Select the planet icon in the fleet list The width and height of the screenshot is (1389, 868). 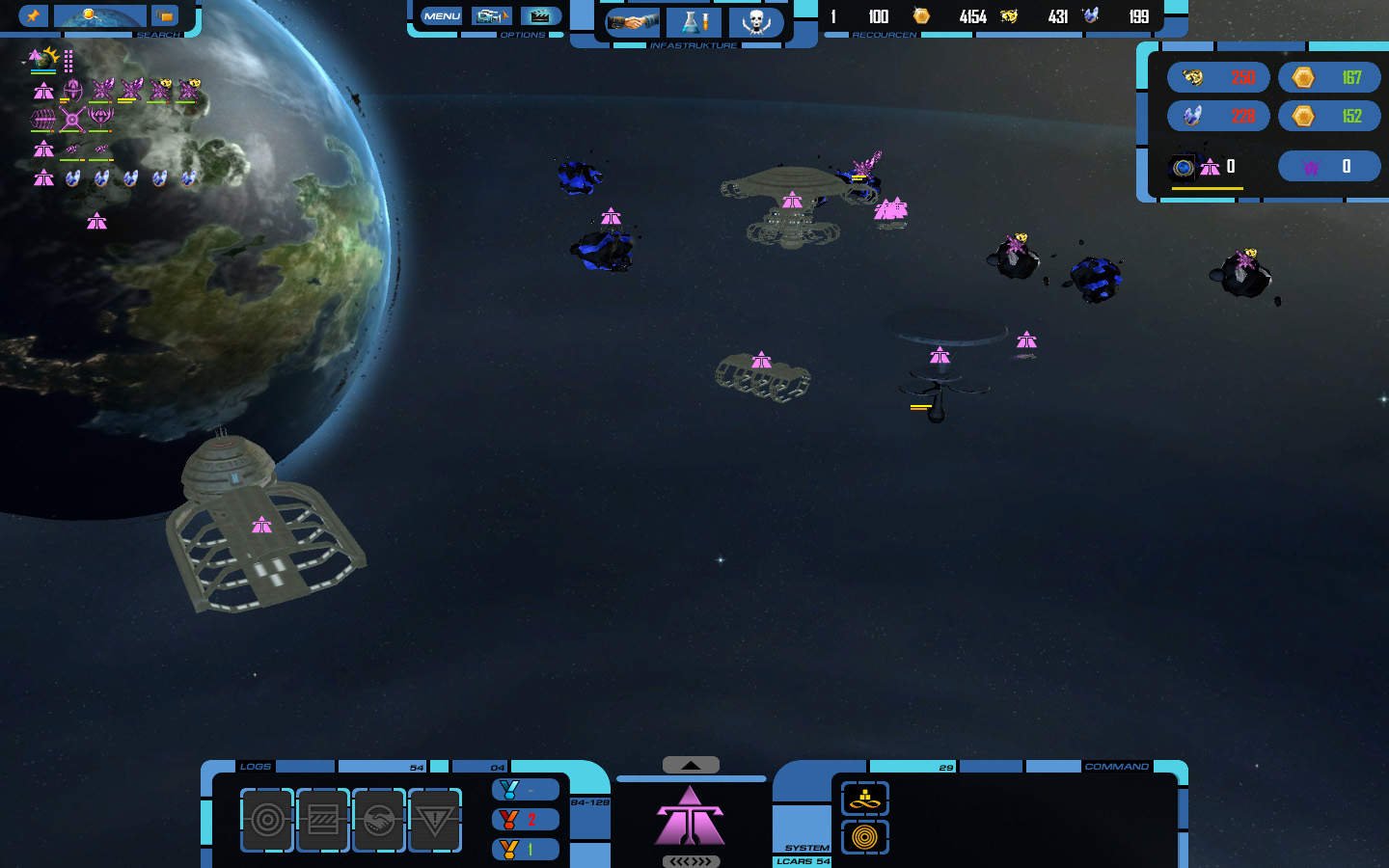tap(43, 59)
